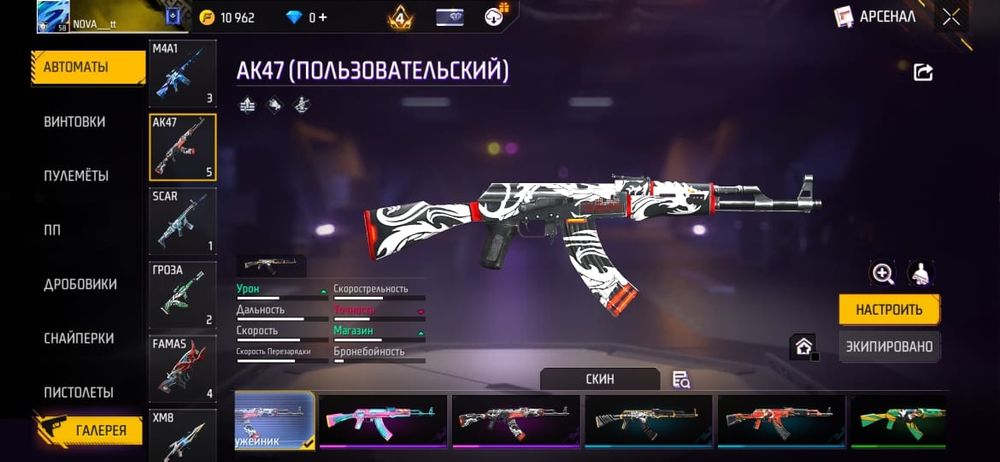This screenshot has width=1000, height=462.
Task: Select the M4A1 weapon tile
Action: pyautogui.click(x=182, y=74)
